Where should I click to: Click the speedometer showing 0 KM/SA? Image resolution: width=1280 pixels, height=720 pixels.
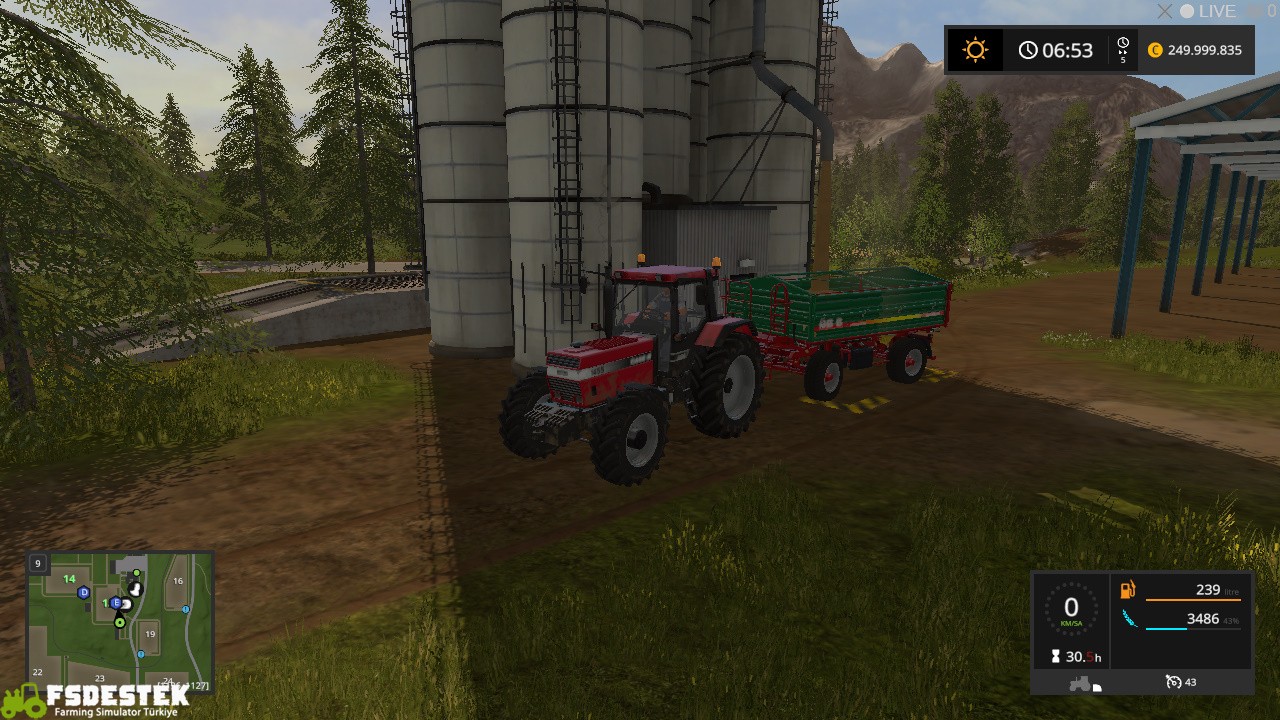tap(1070, 605)
